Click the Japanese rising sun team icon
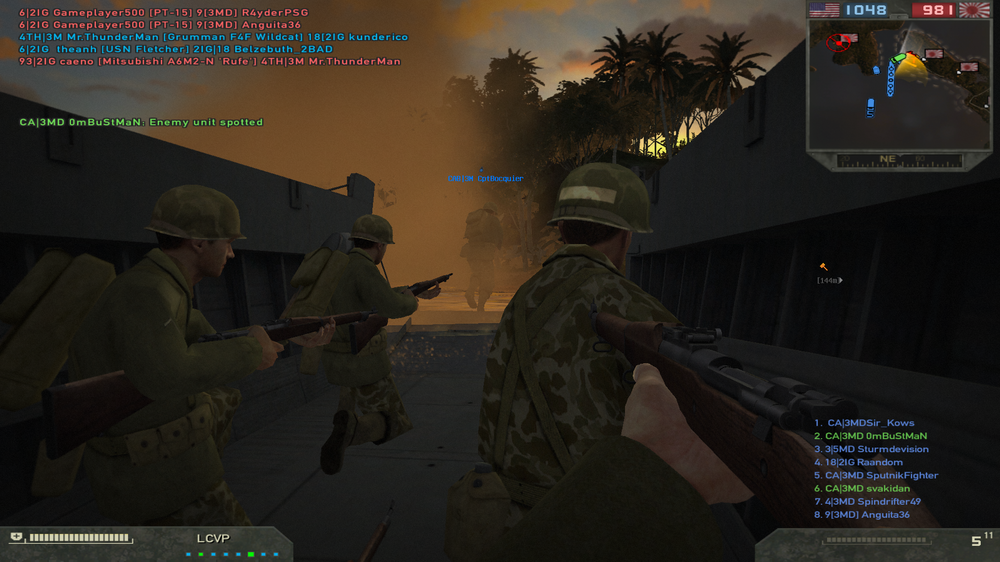This screenshot has height=562, width=1000. [x=973, y=10]
